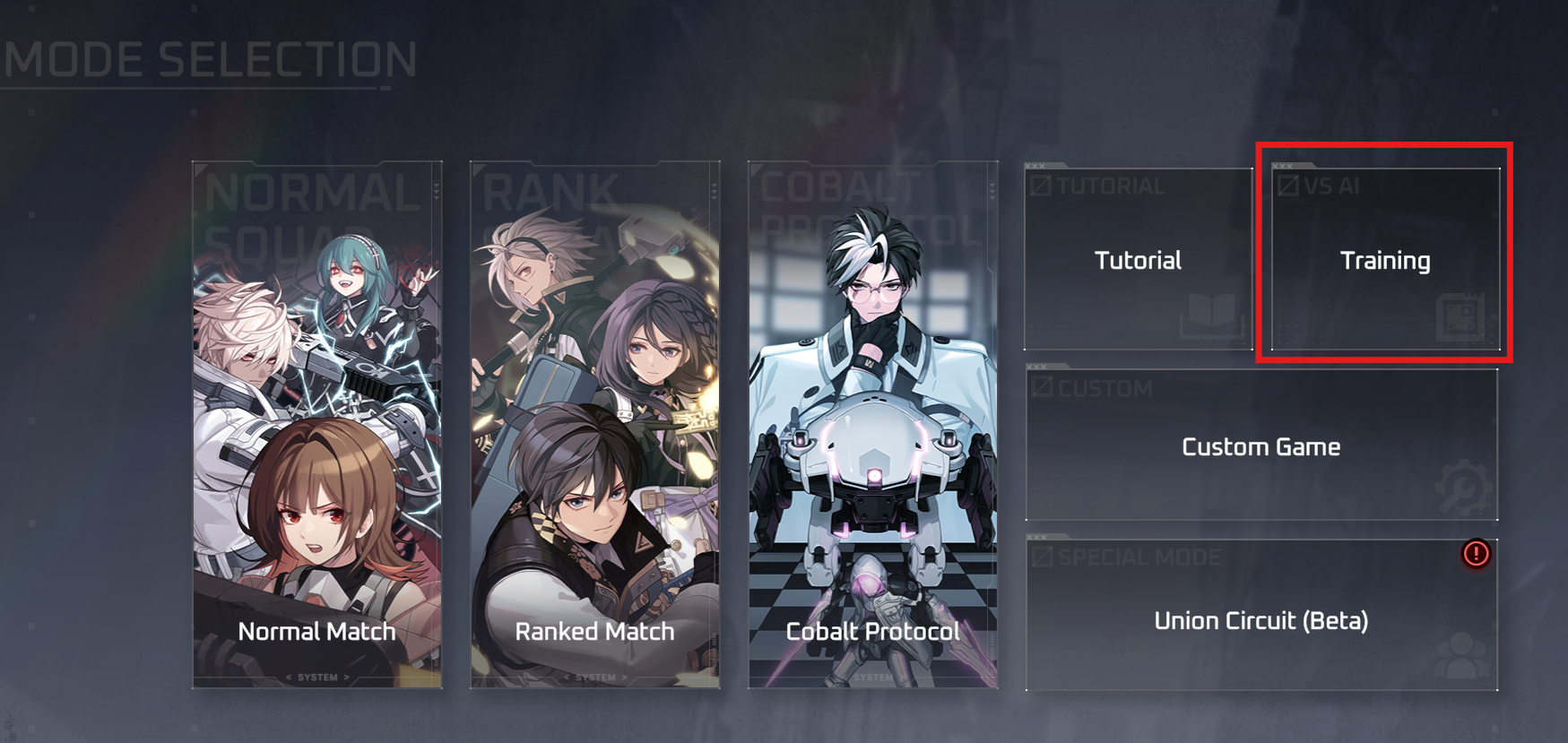
Task: Open the Cobalt Protocol mode card
Action: coord(871,421)
